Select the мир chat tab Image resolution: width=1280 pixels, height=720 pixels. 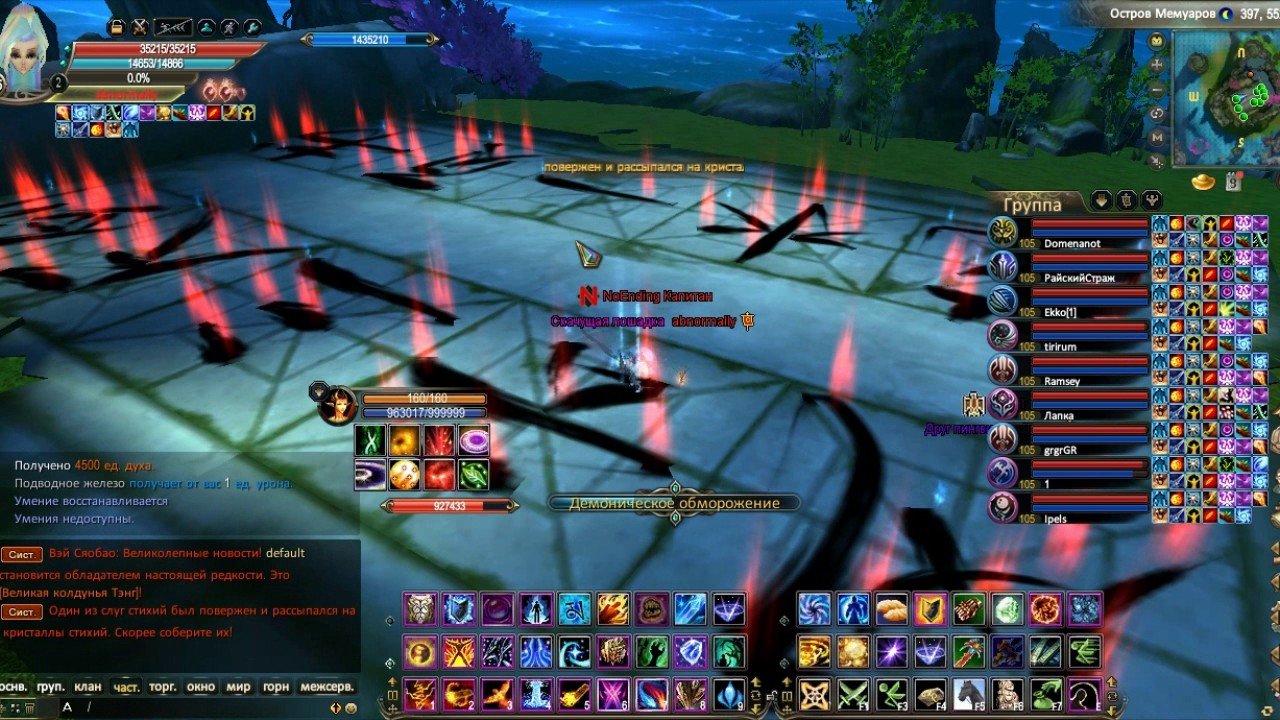click(x=238, y=687)
